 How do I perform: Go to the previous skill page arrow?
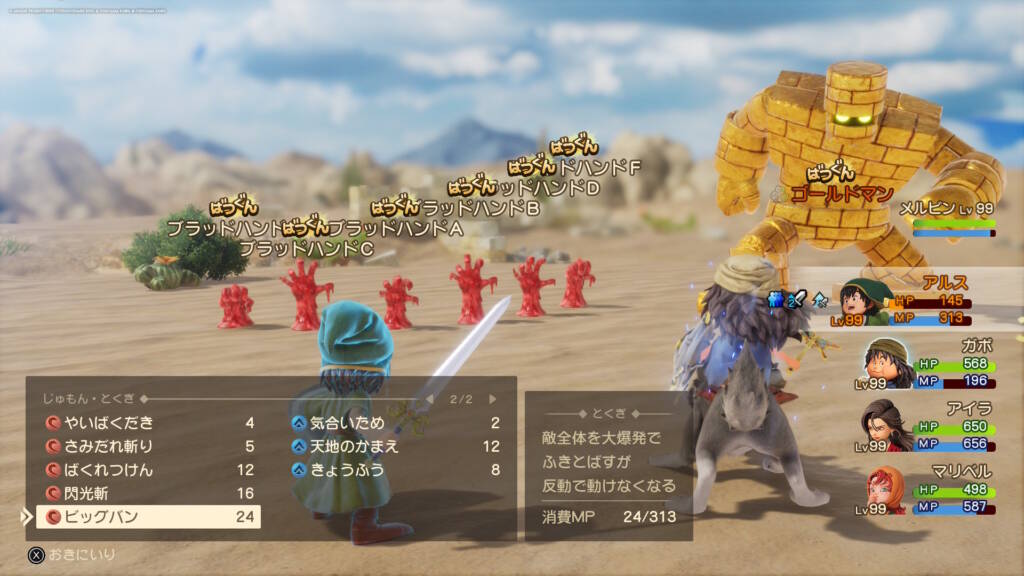430,399
